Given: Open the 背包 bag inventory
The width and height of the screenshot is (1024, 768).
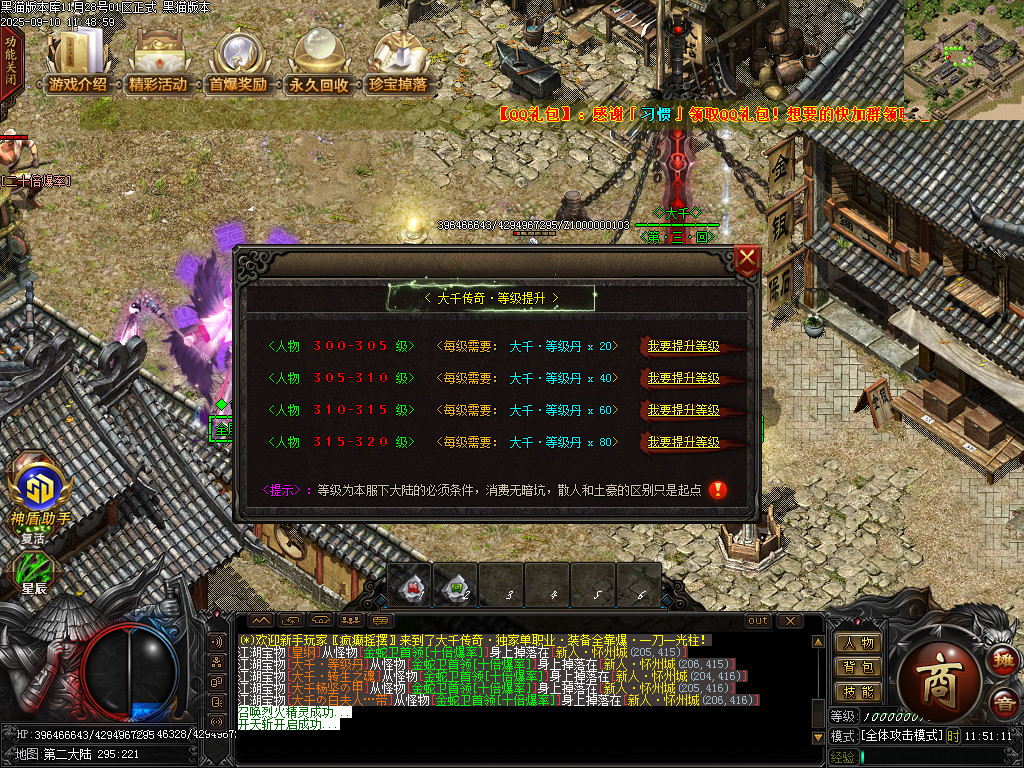Looking at the screenshot, I should click(858, 667).
